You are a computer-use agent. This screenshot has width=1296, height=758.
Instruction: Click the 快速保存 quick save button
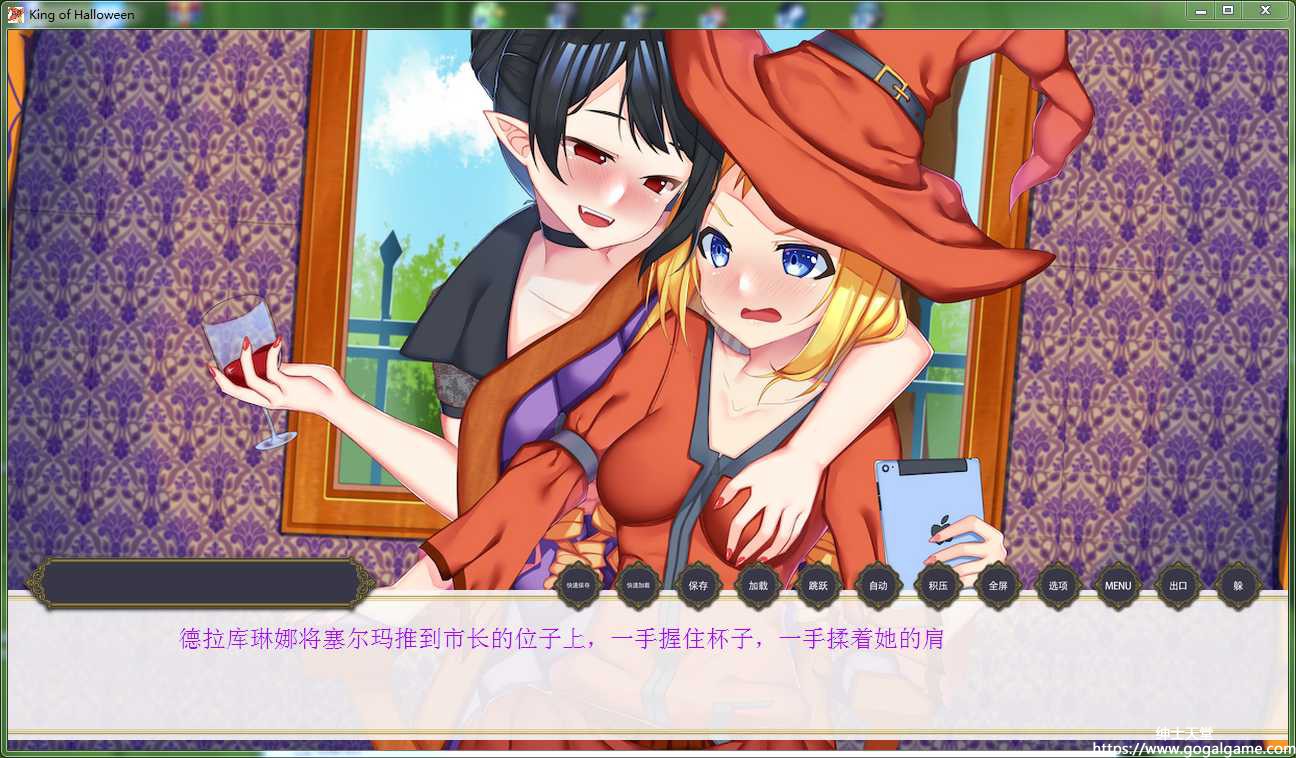click(x=578, y=586)
